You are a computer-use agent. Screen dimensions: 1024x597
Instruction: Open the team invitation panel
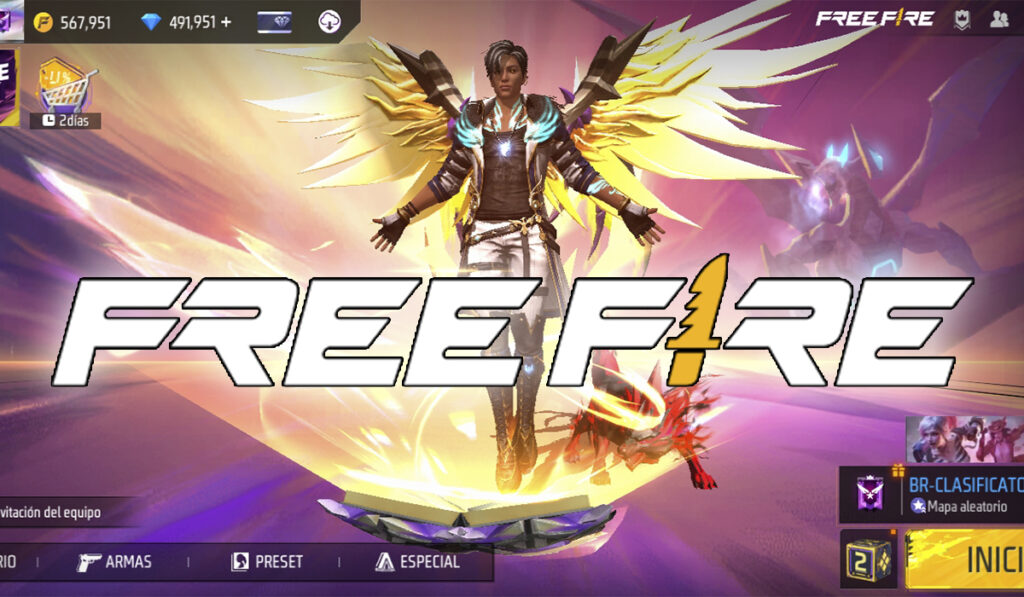click(x=60, y=512)
